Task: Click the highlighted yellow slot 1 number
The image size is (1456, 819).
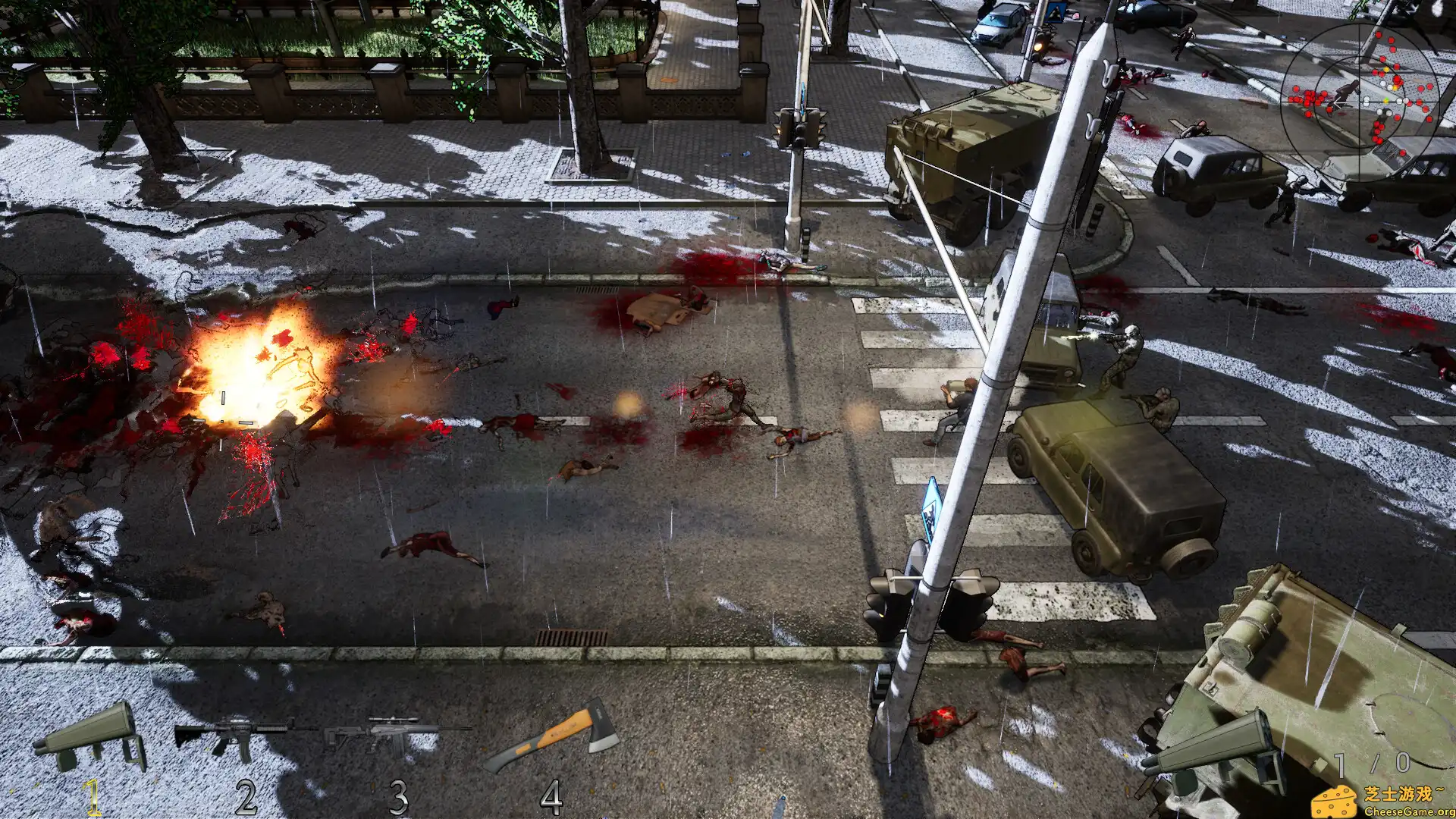Action: coord(91,796)
